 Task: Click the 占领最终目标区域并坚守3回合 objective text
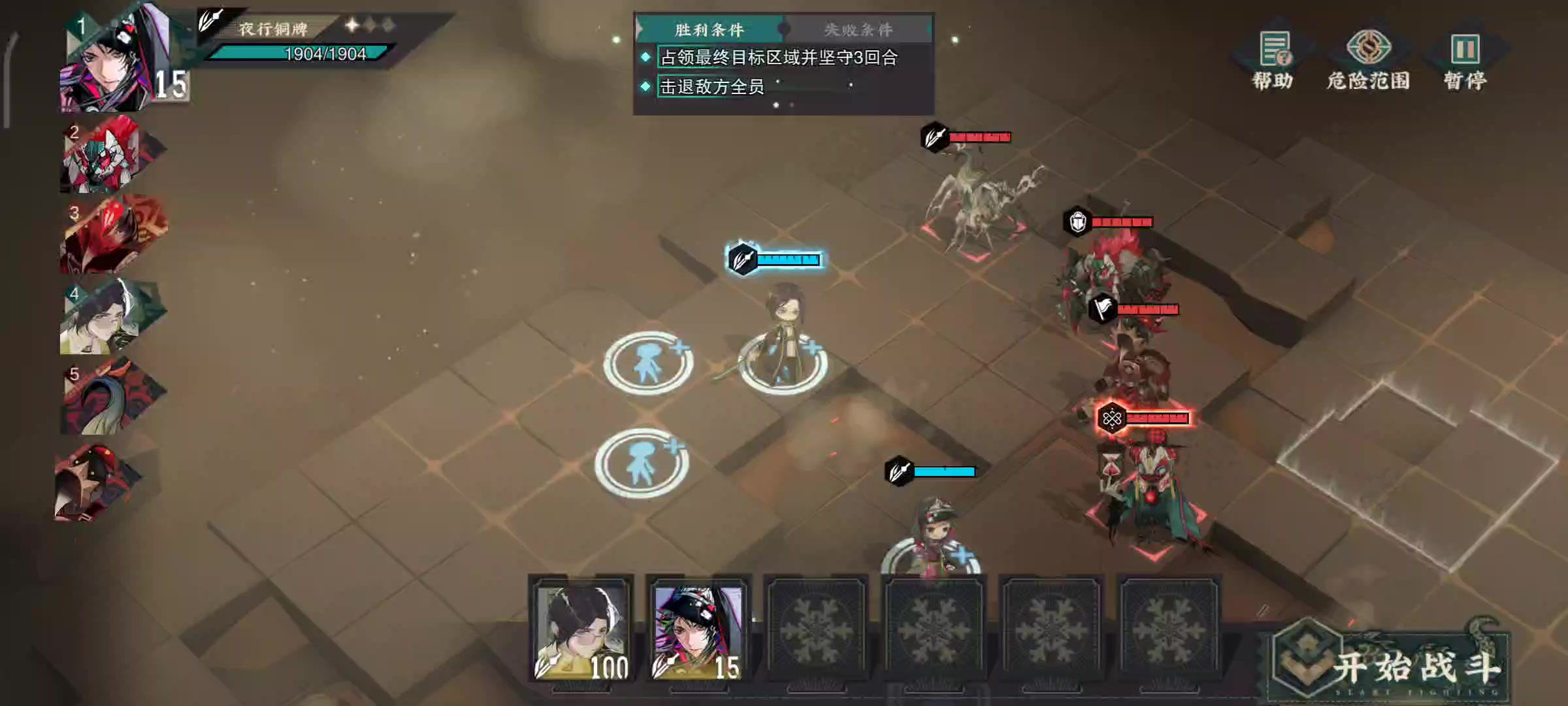(777, 59)
